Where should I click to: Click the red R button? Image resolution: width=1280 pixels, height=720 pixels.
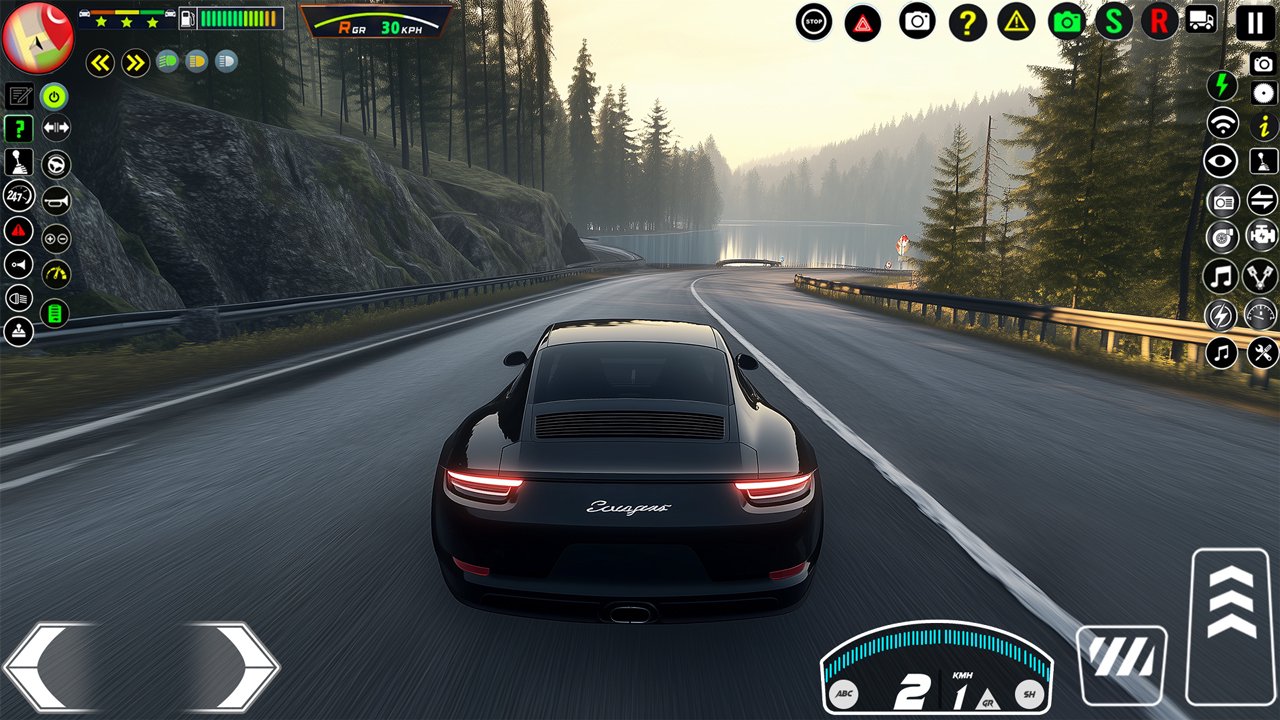click(1159, 21)
